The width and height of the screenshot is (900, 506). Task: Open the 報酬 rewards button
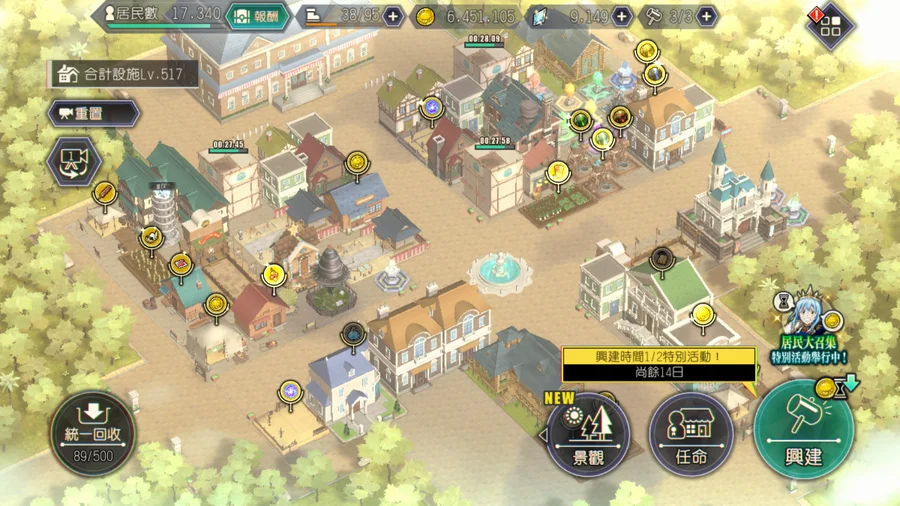tap(258, 16)
